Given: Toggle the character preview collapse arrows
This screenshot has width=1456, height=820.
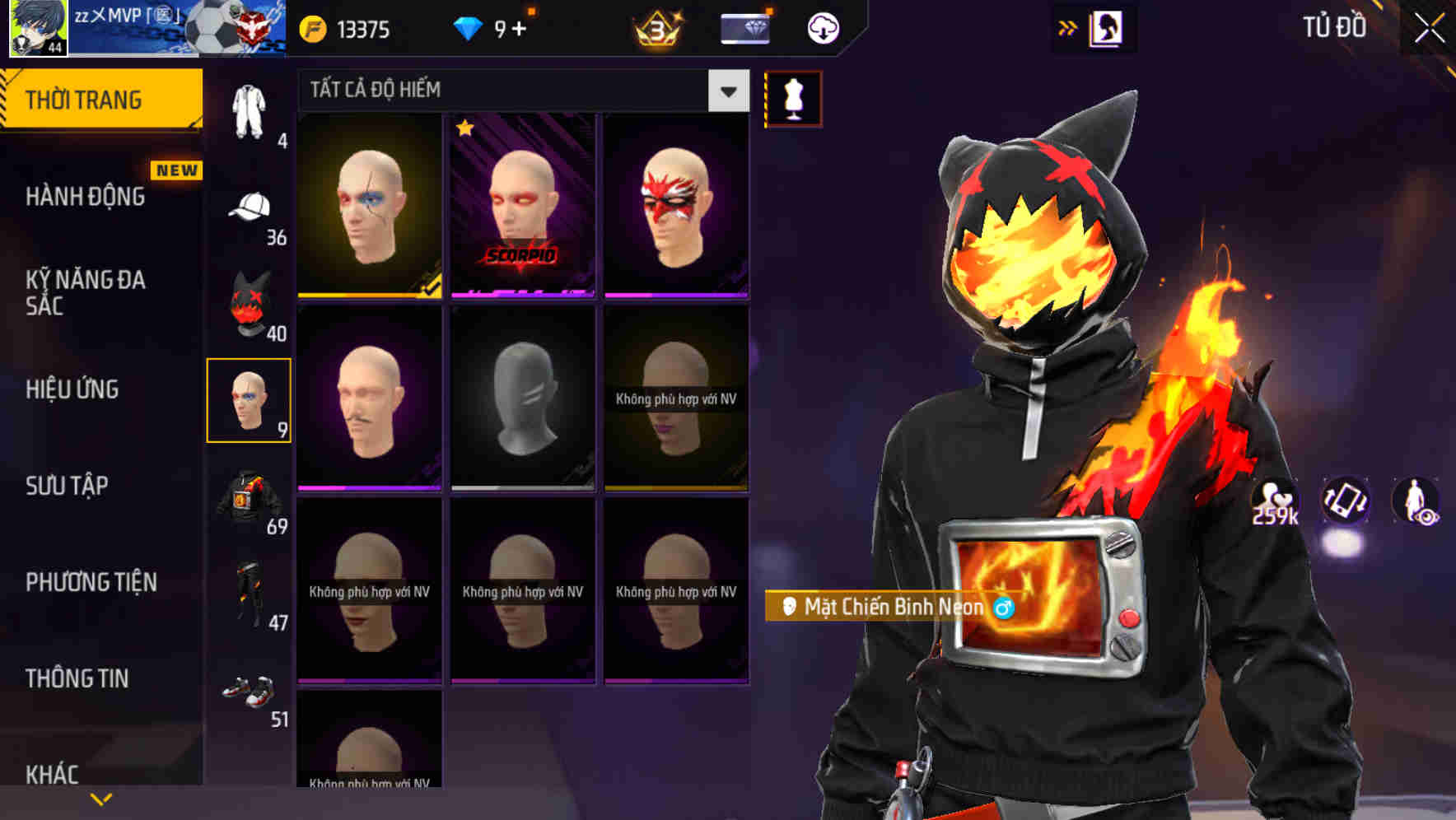Looking at the screenshot, I should point(1068,26).
